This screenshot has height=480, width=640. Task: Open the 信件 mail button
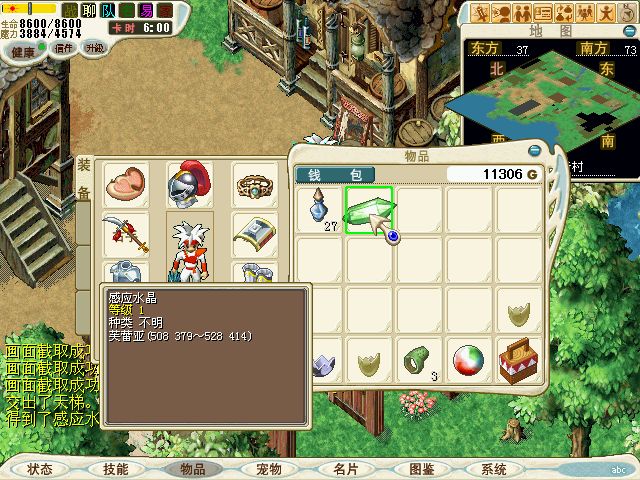[x=64, y=47]
